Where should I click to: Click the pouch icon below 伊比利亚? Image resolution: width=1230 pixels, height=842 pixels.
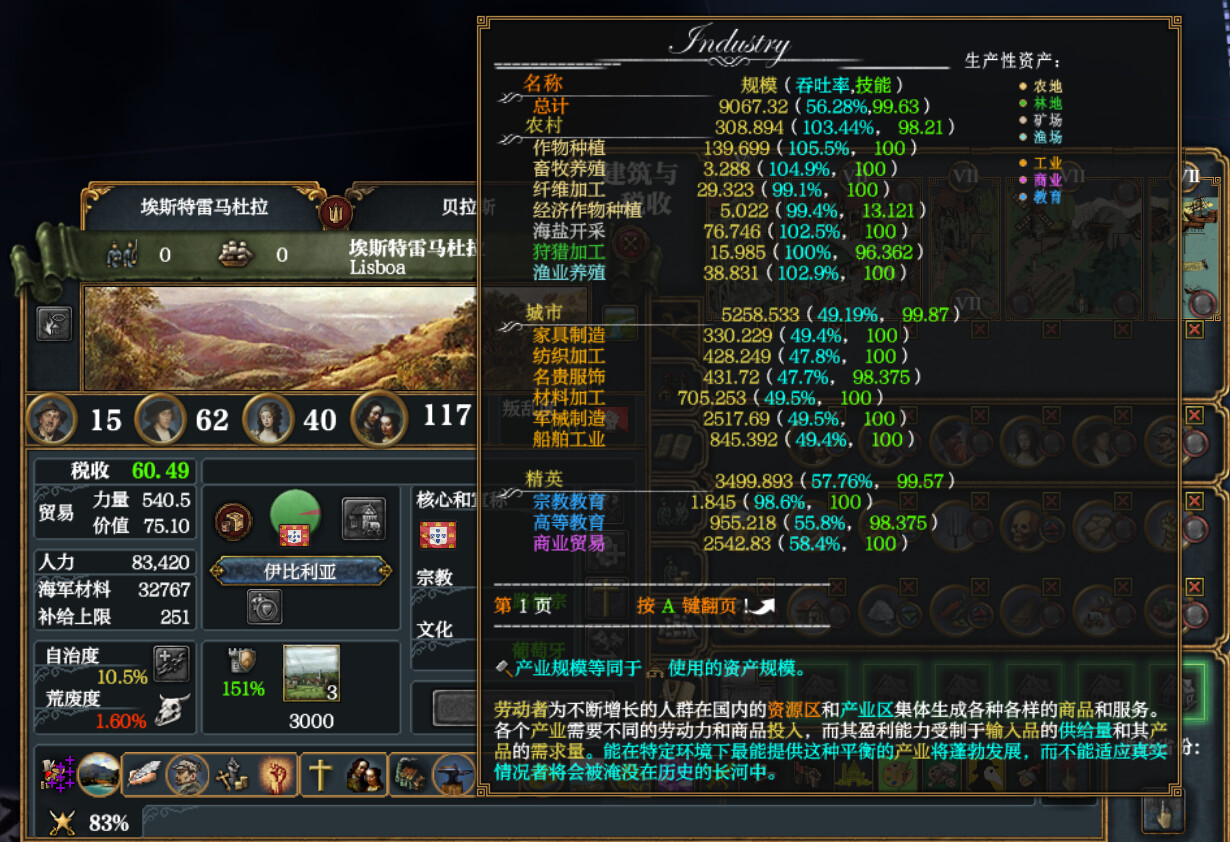coord(264,606)
